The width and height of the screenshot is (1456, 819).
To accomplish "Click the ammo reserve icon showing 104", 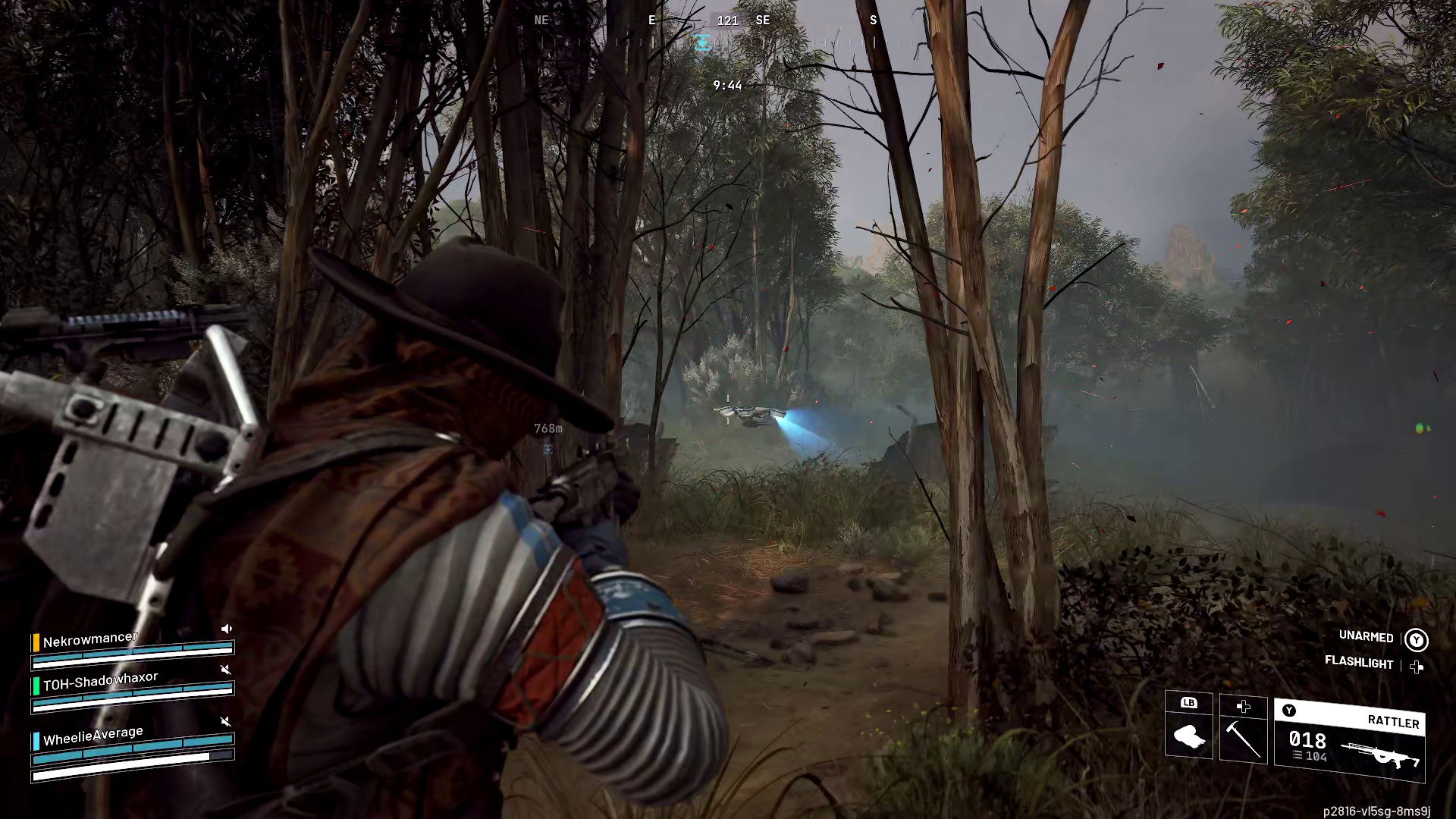I will tap(1298, 755).
